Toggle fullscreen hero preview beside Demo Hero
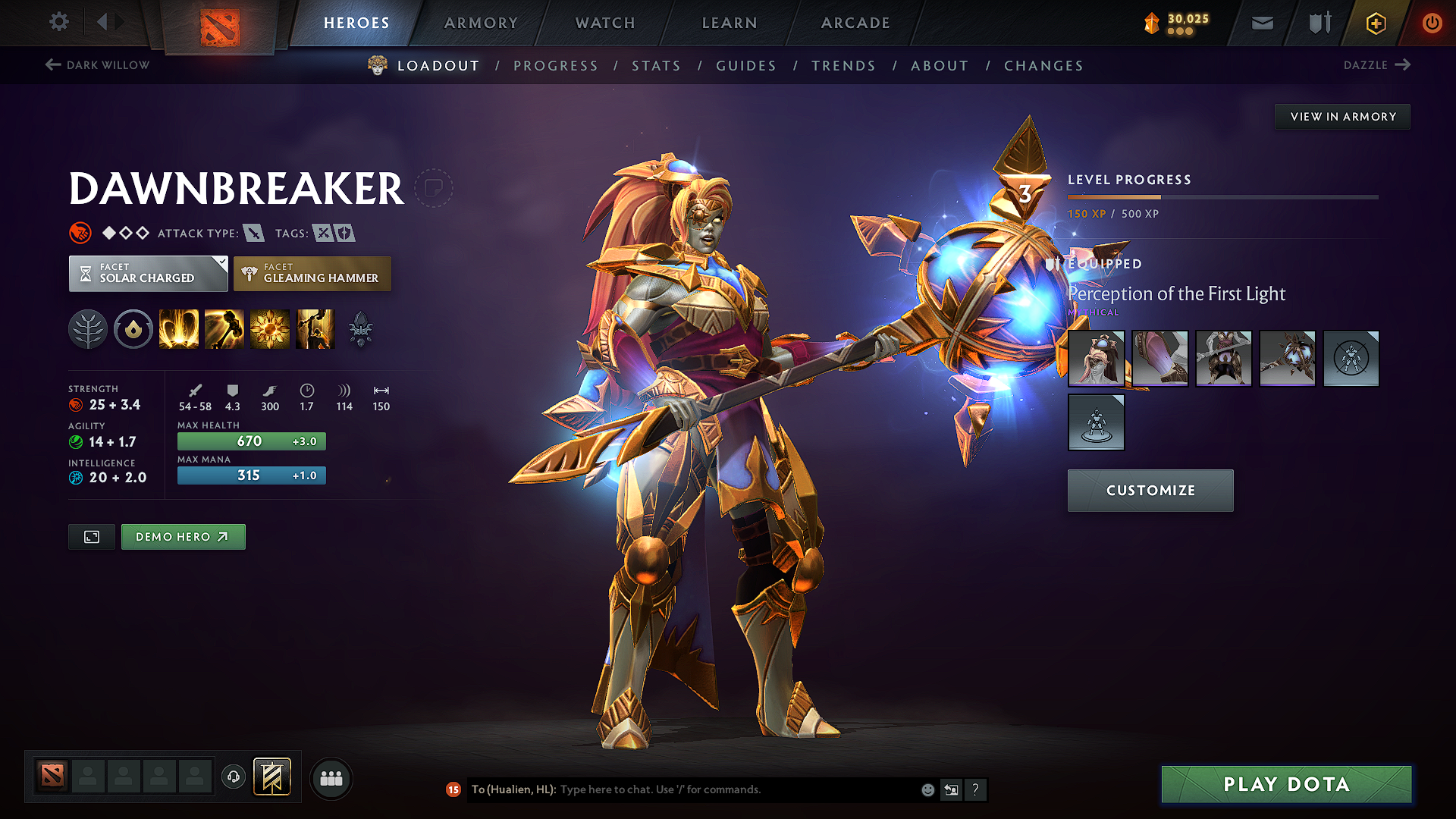 click(x=91, y=536)
